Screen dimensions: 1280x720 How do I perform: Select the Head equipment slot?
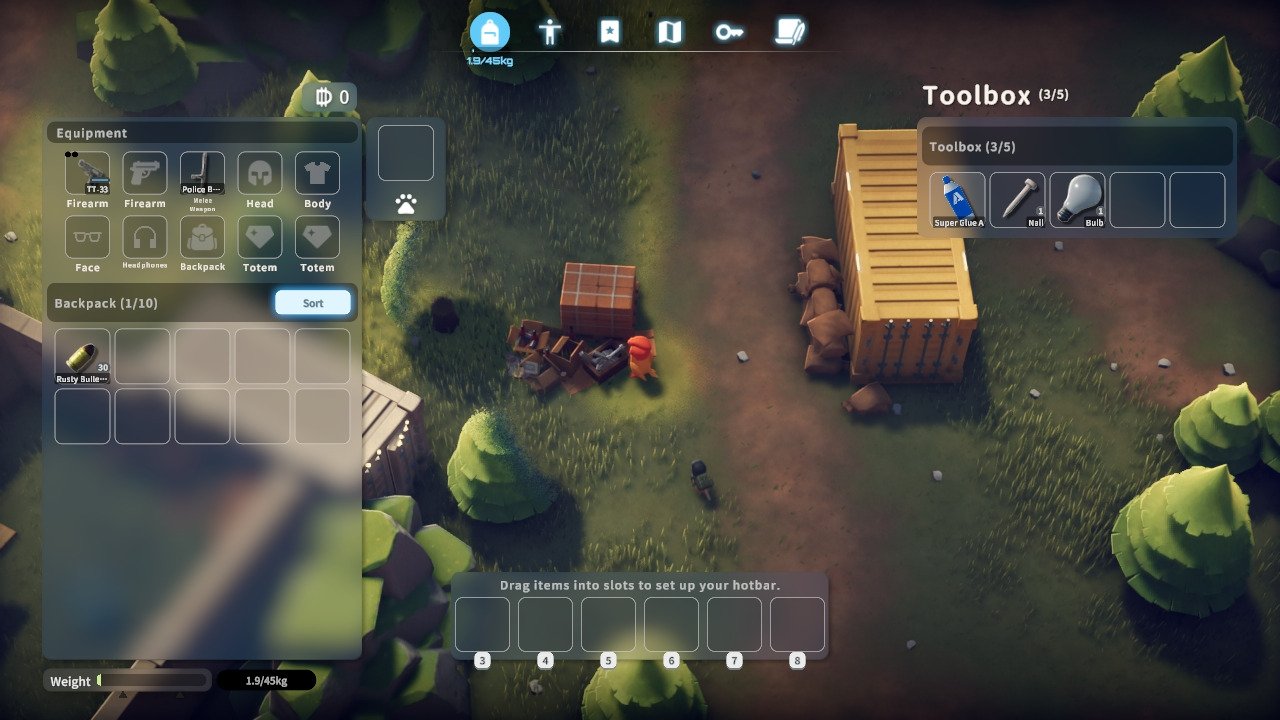tap(260, 174)
